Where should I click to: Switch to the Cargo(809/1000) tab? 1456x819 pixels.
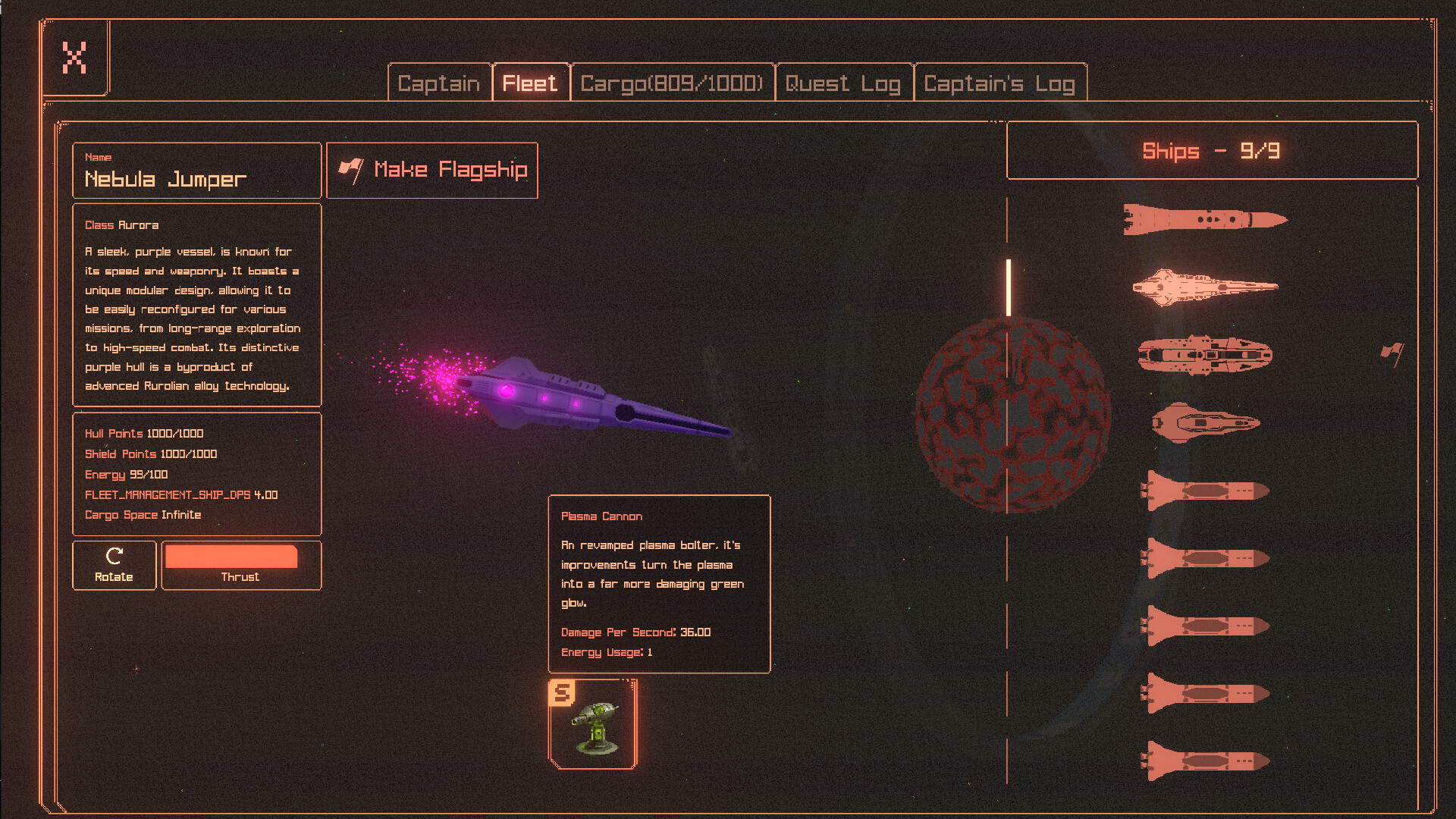[672, 83]
